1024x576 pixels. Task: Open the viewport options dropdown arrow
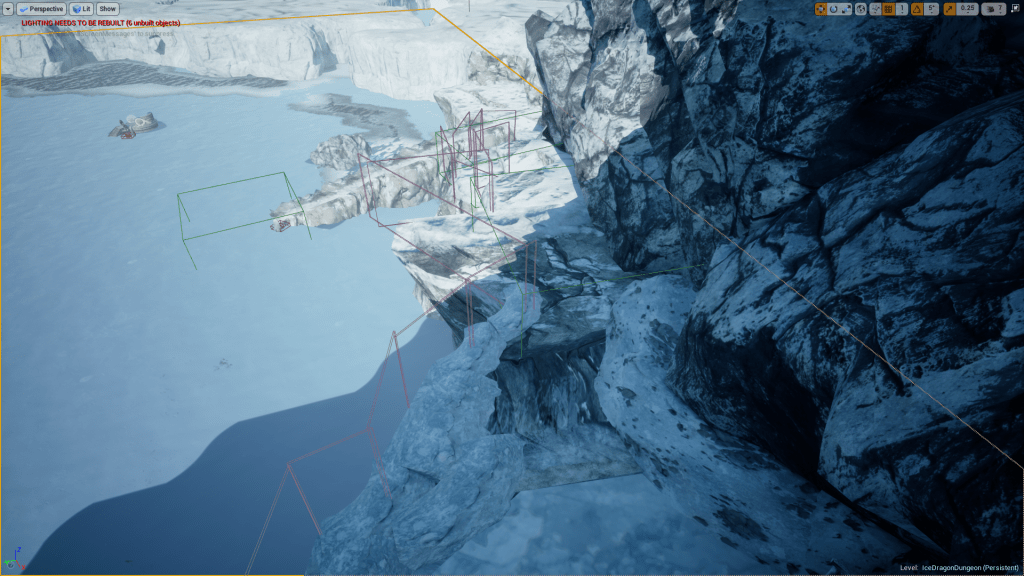(x=8, y=9)
